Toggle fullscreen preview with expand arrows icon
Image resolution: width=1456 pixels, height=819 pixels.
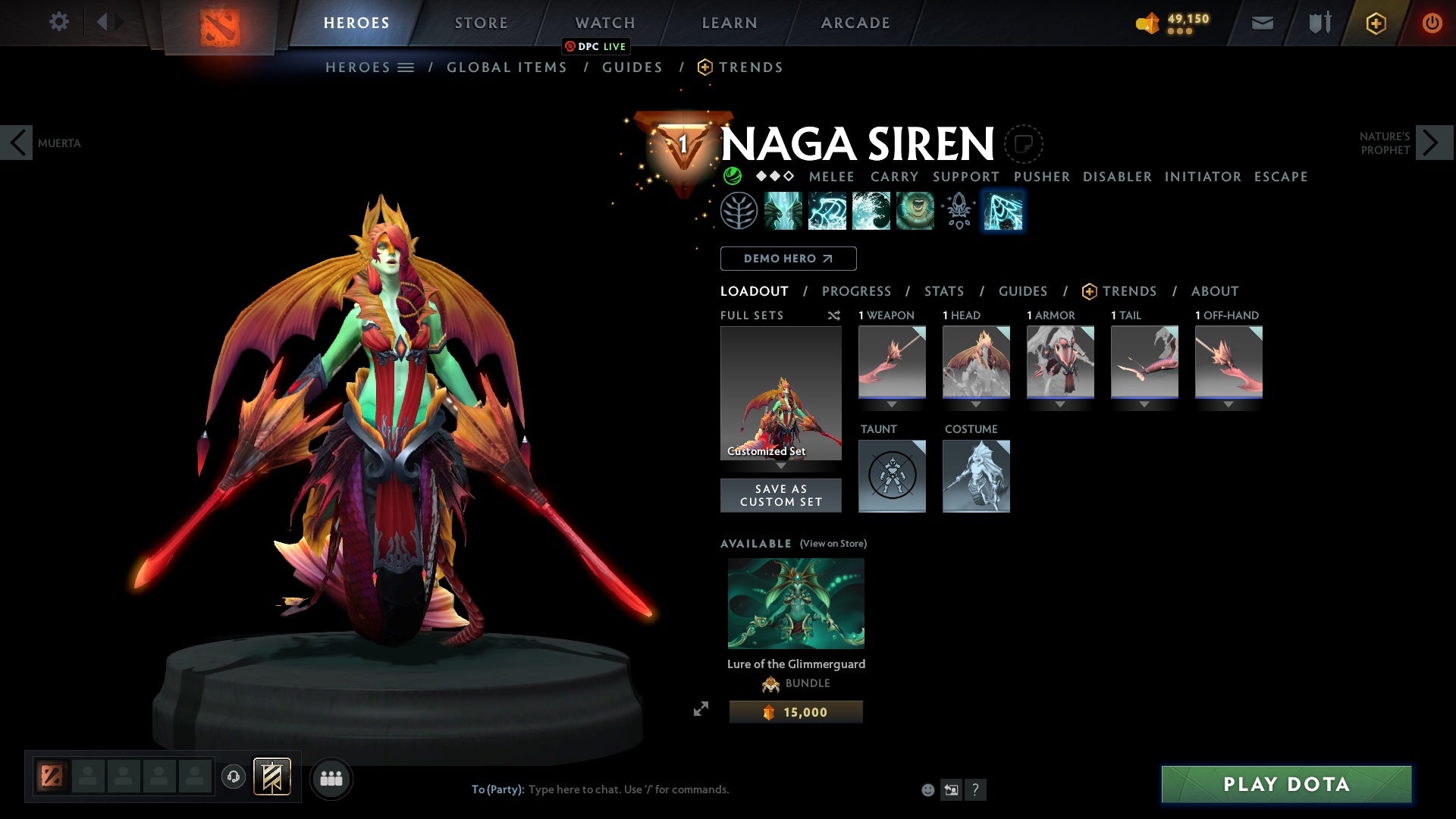[x=701, y=708]
